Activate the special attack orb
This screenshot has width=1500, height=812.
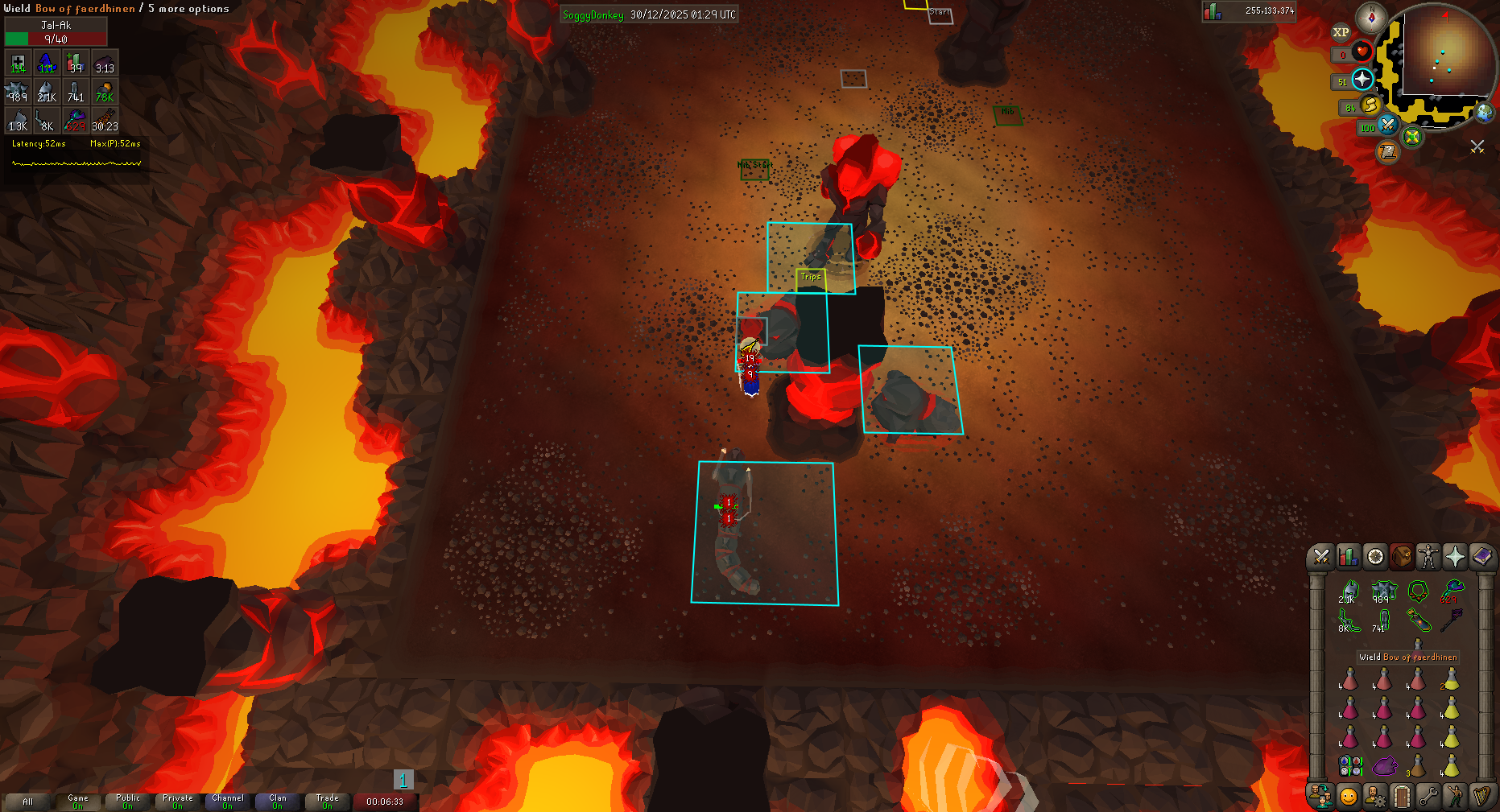click(x=1387, y=125)
